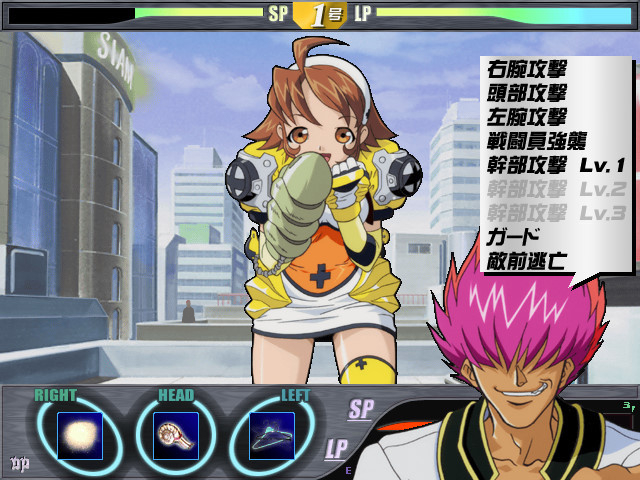Image resolution: width=640 pixels, height=480 pixels.
Task: Select the RIGHT arm equipment slot
Action: tap(80, 435)
